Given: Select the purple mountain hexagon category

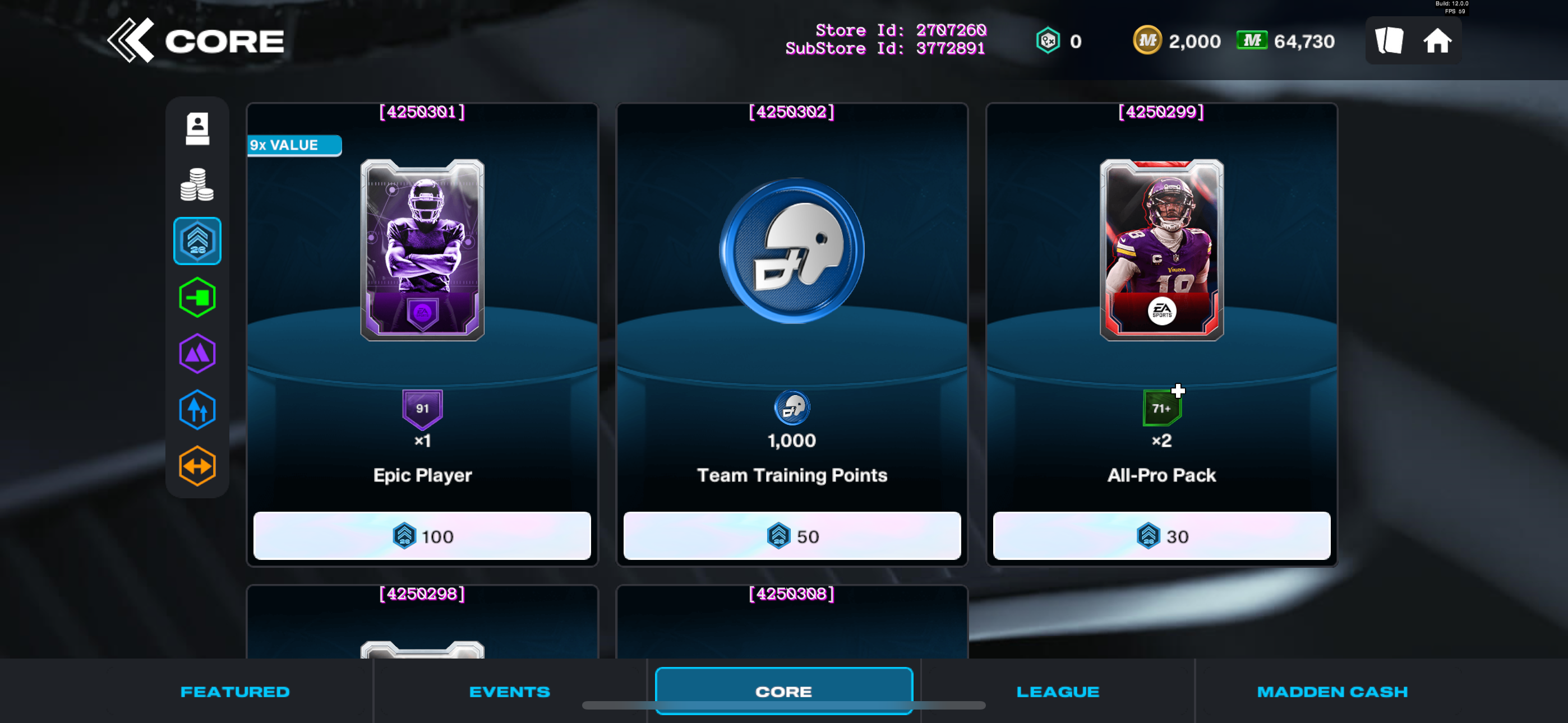Looking at the screenshot, I should (x=197, y=354).
